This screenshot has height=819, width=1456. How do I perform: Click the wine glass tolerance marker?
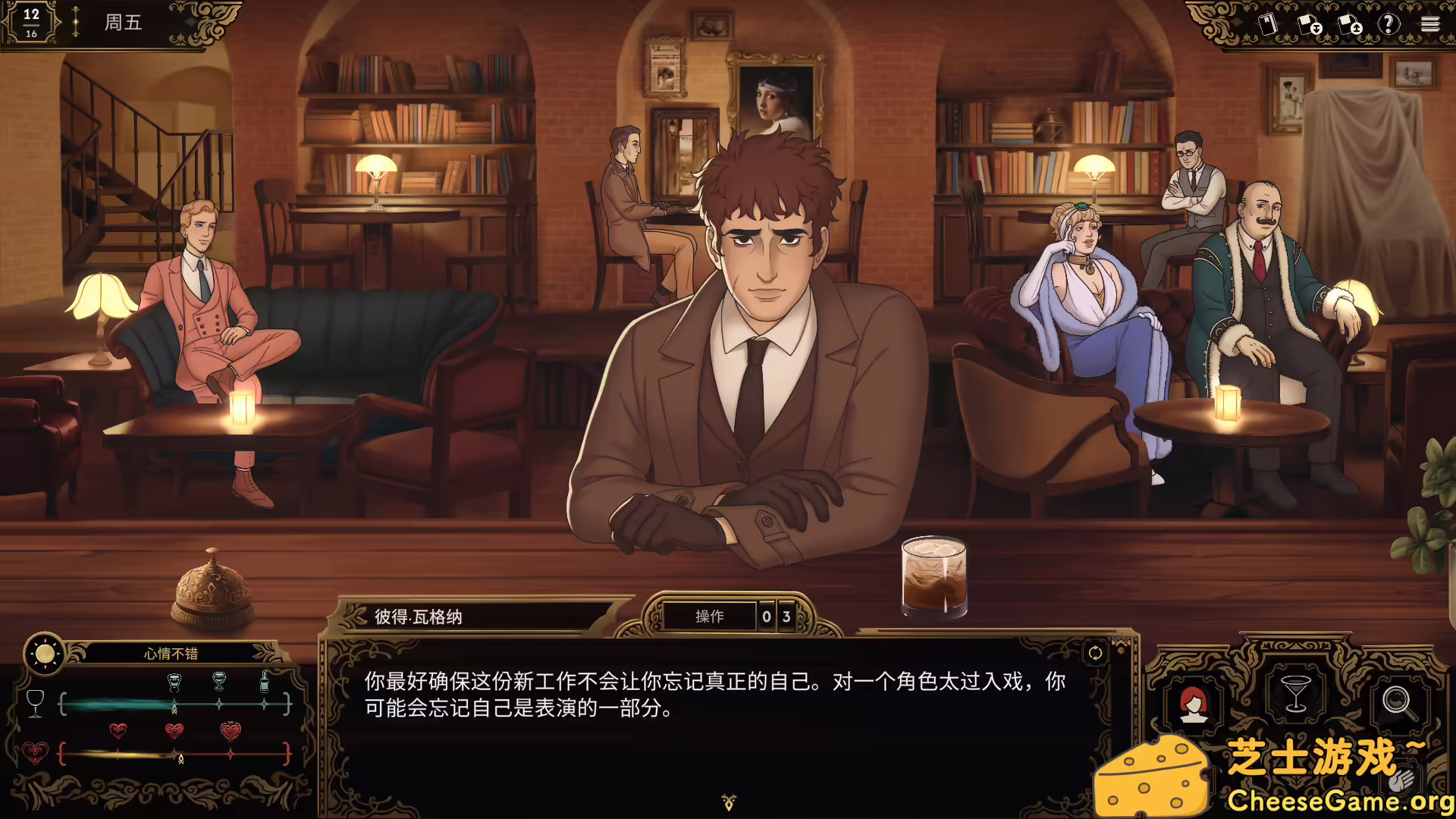(36, 703)
